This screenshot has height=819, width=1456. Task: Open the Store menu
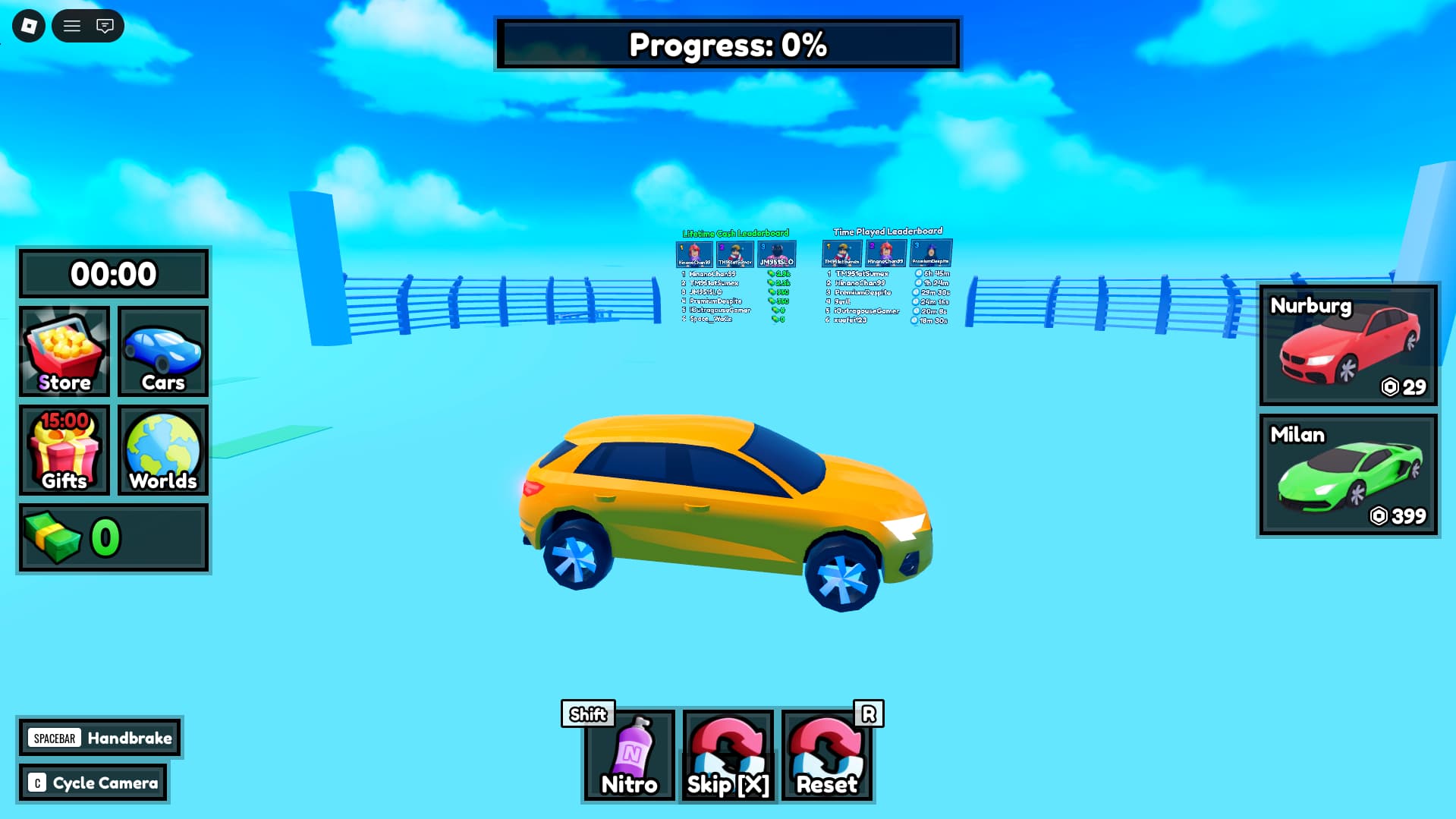pos(64,351)
